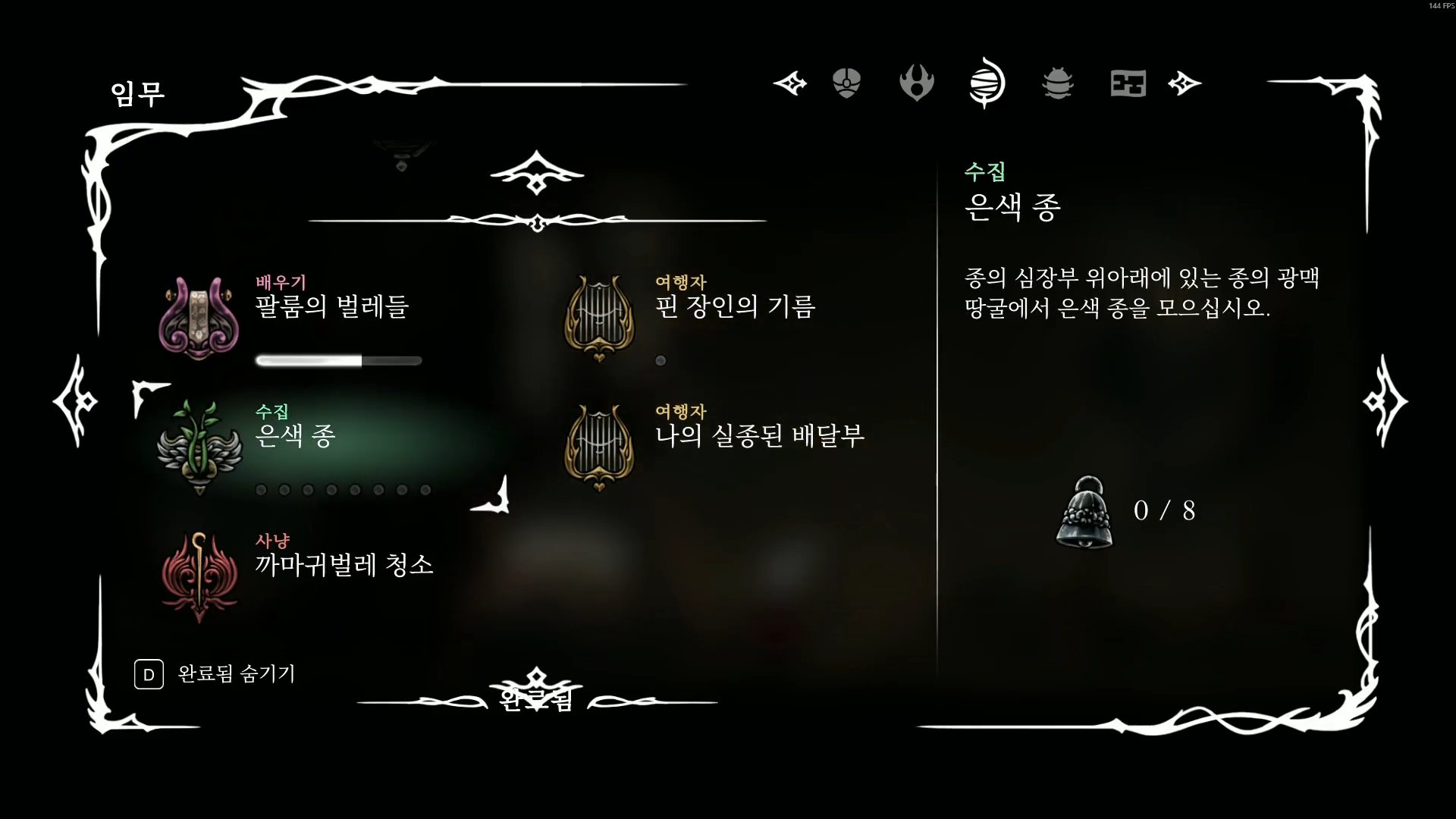Screen dimensions: 1456x819
Task: Select the map icon in the top bar
Action: click(1128, 83)
